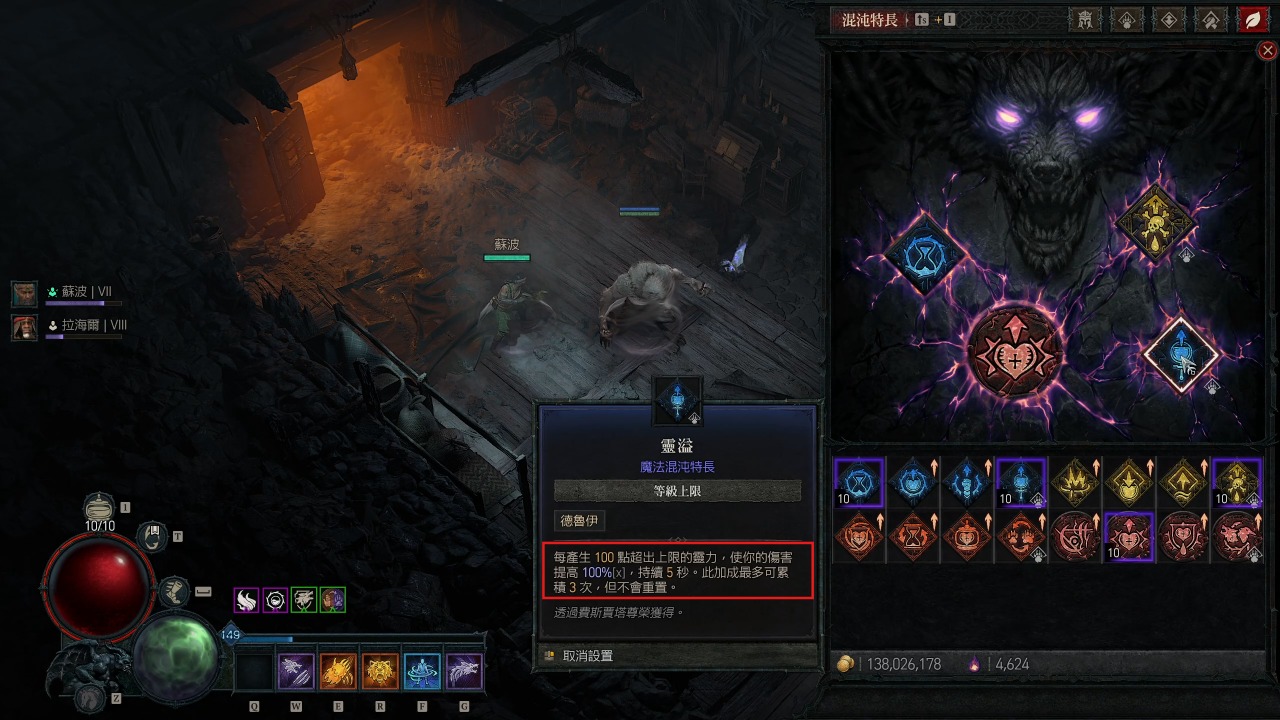Activate the orange bear roar skill

coord(381,672)
